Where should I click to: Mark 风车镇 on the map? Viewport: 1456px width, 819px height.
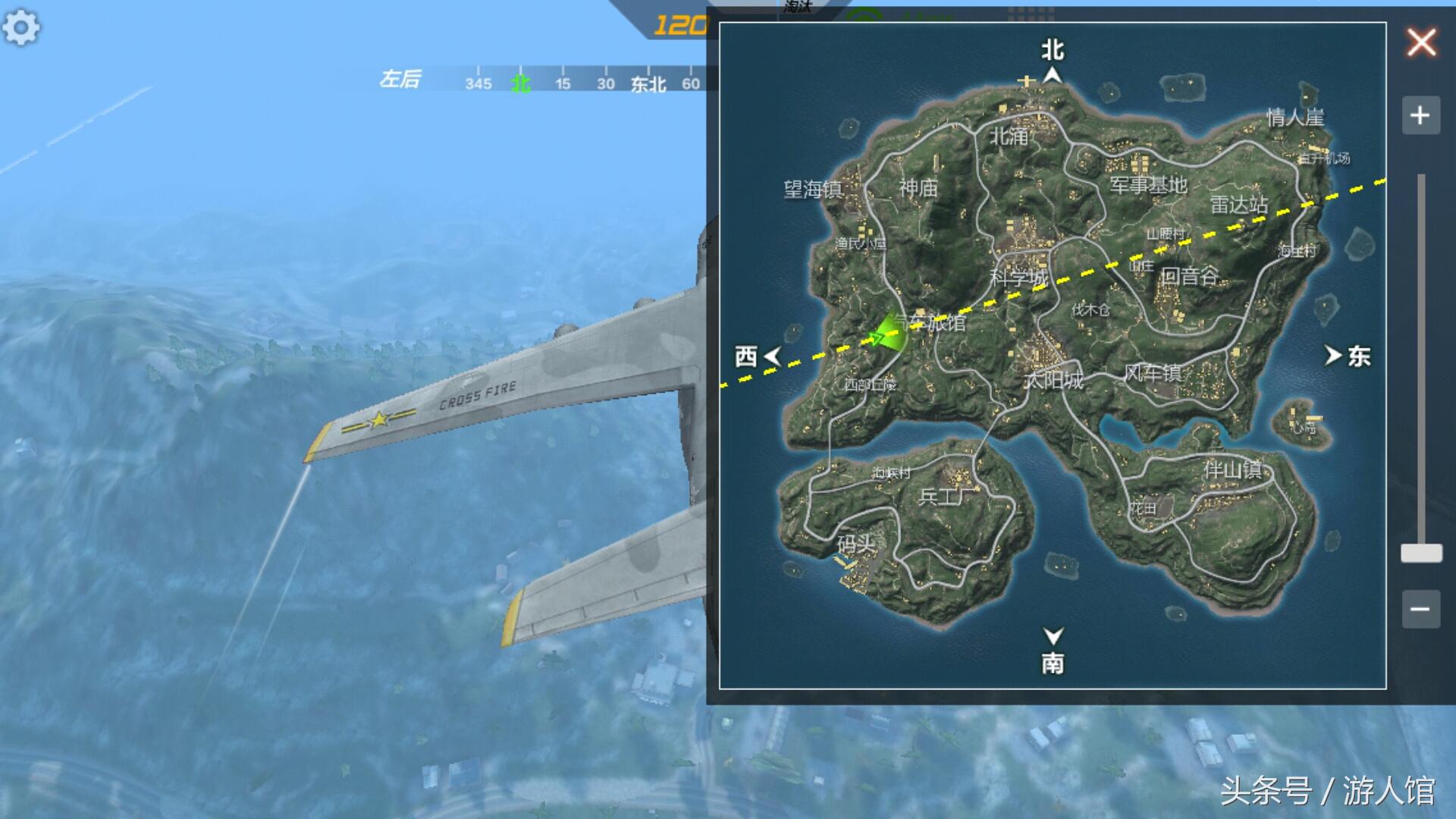[x=1153, y=372]
